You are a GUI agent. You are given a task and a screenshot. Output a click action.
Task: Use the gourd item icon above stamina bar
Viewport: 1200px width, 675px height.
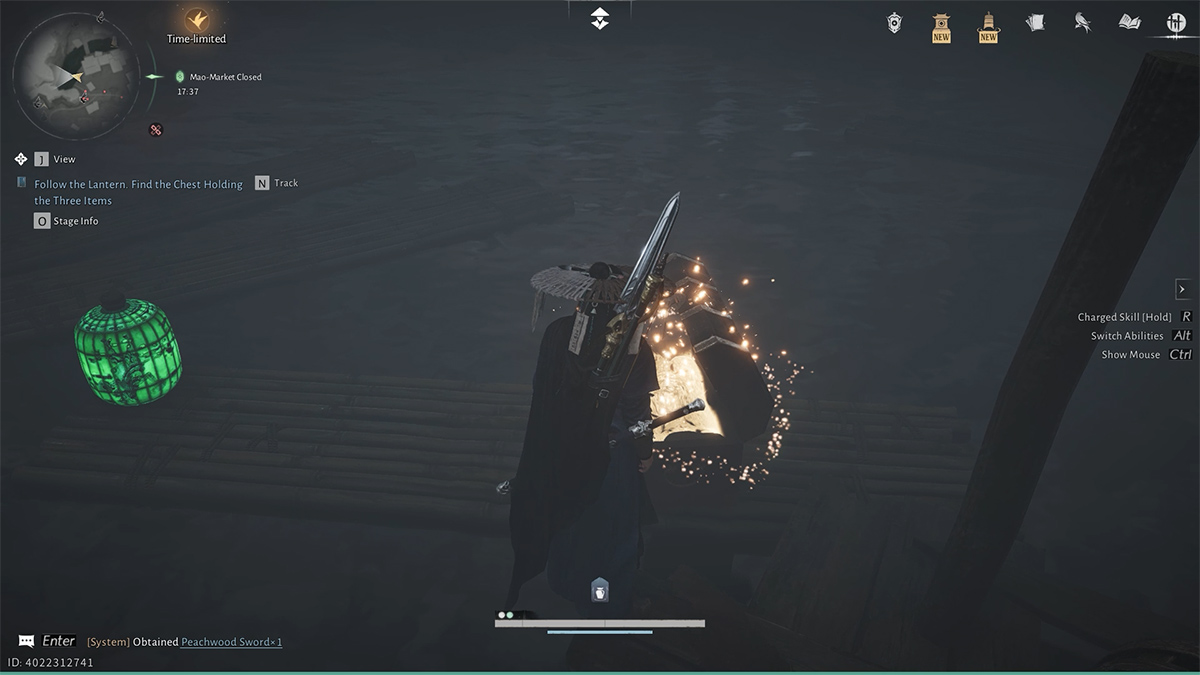pyautogui.click(x=599, y=591)
